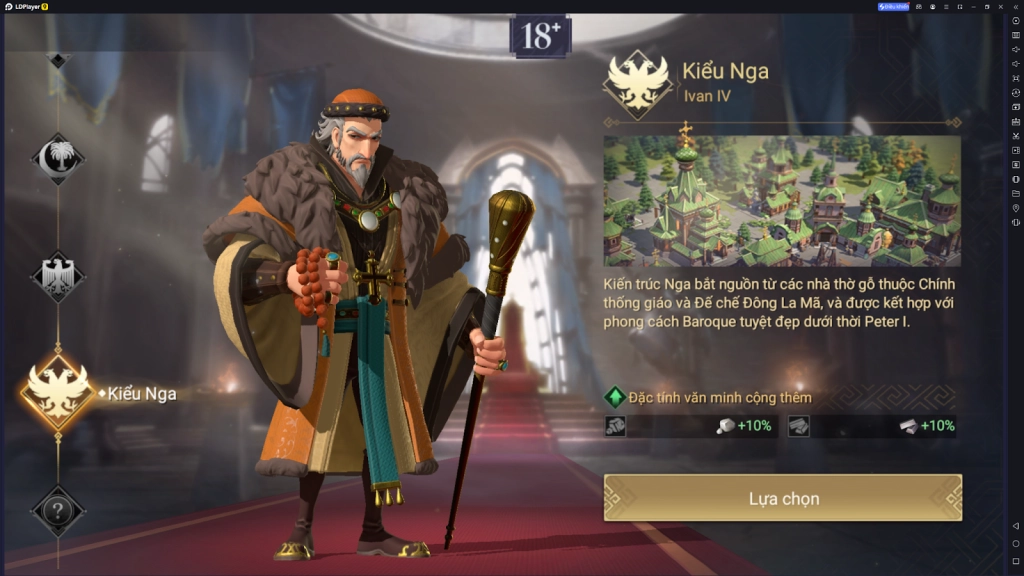Open the question mark civilization entry
The height and width of the screenshot is (576, 1024).
coord(58,512)
